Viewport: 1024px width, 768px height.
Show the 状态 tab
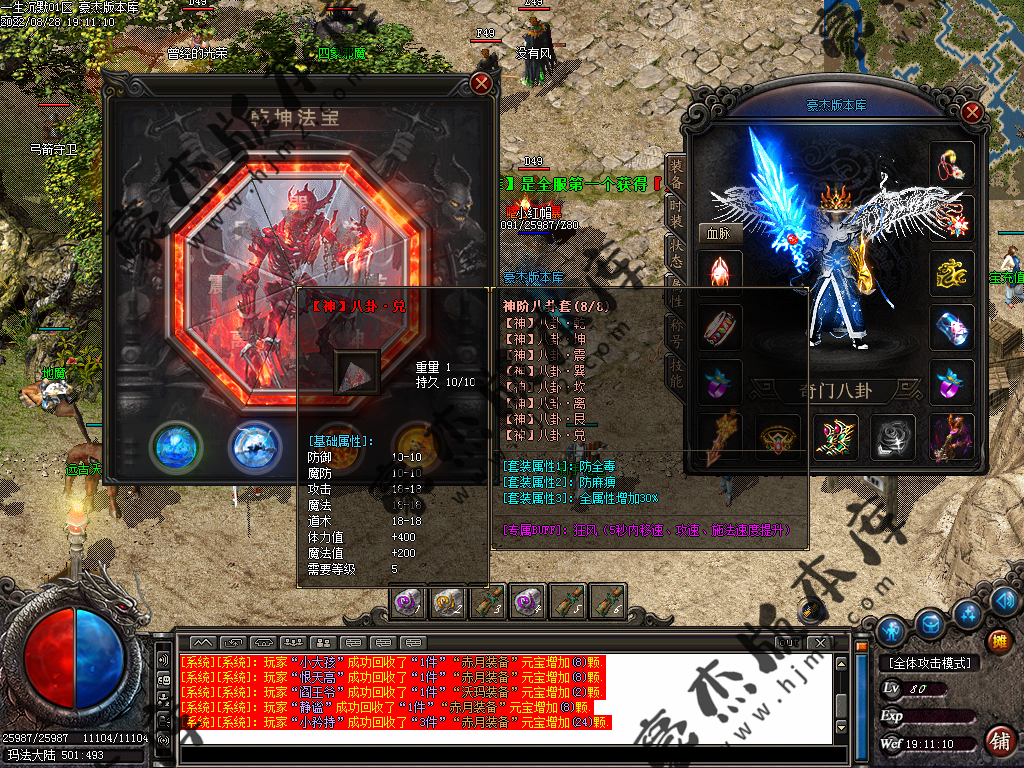click(676, 254)
